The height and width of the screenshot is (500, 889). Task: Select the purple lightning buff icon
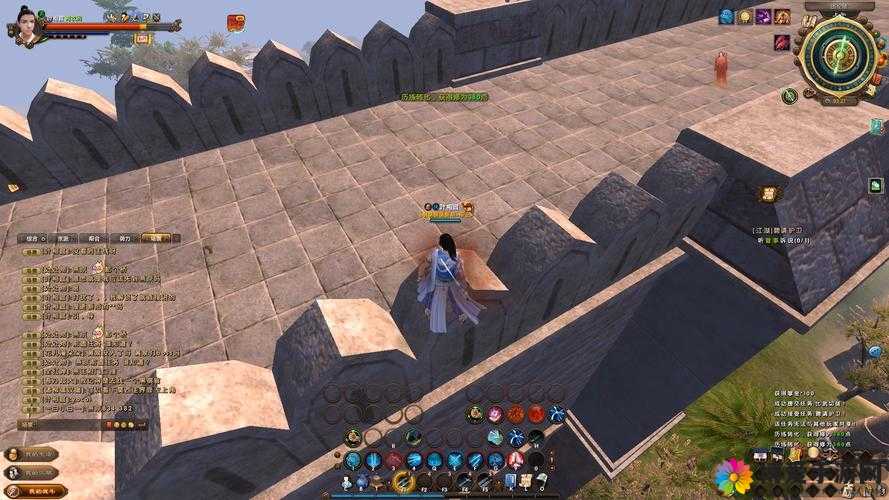763,17
